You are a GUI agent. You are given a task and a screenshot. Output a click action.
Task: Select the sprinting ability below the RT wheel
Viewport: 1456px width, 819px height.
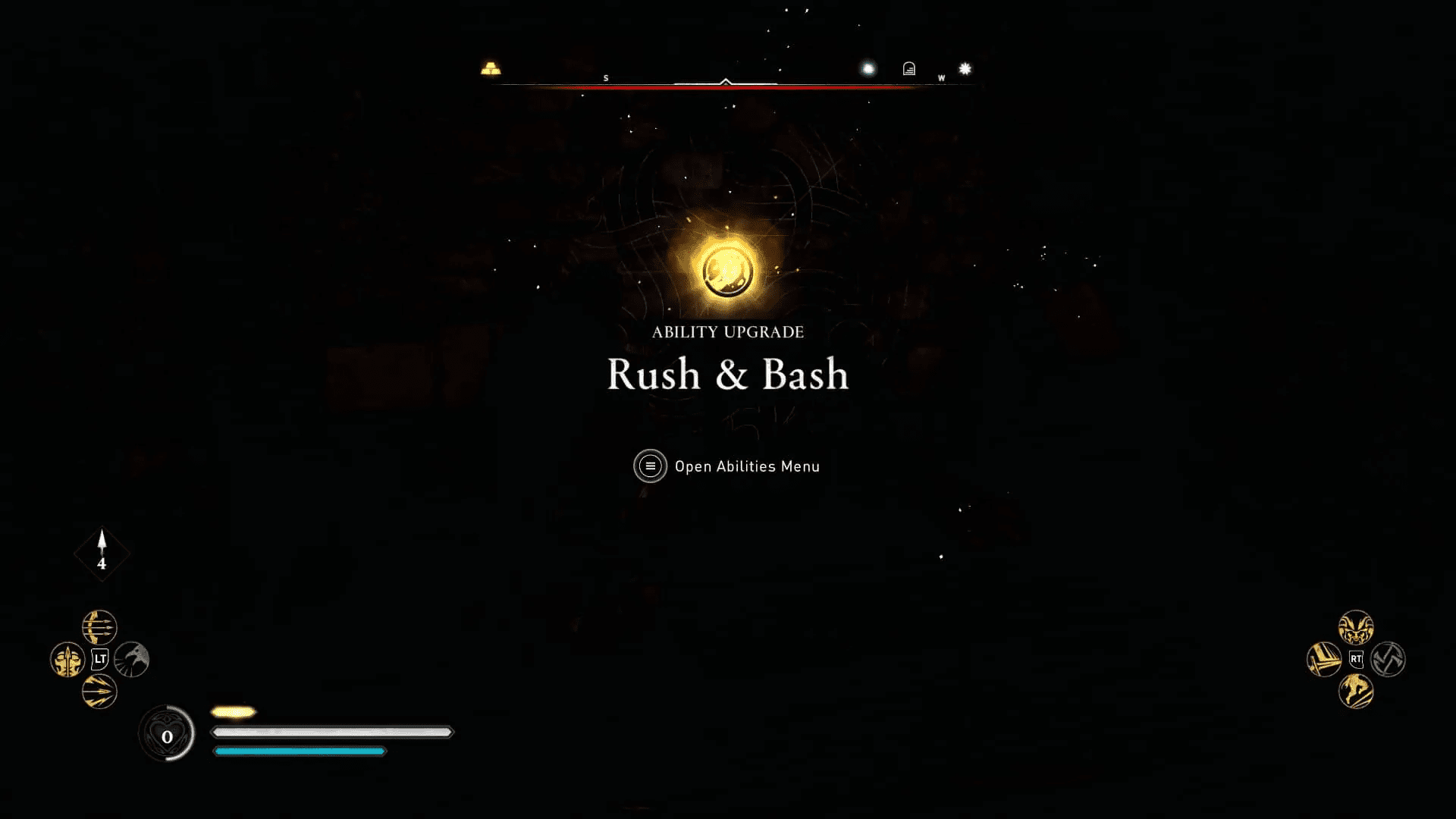click(1356, 691)
